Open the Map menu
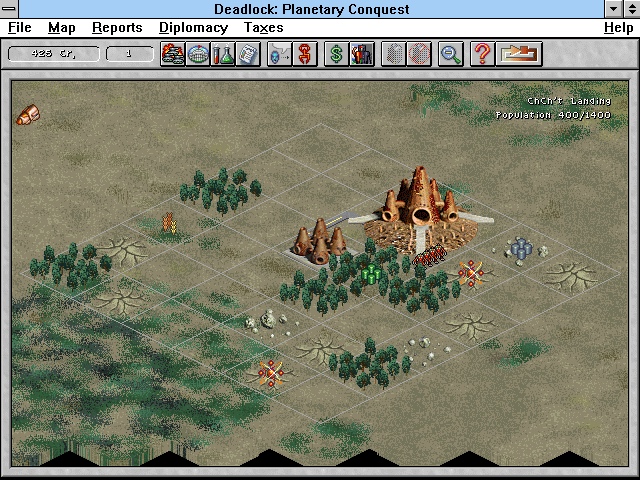640x480 pixels. pyautogui.click(x=62, y=28)
